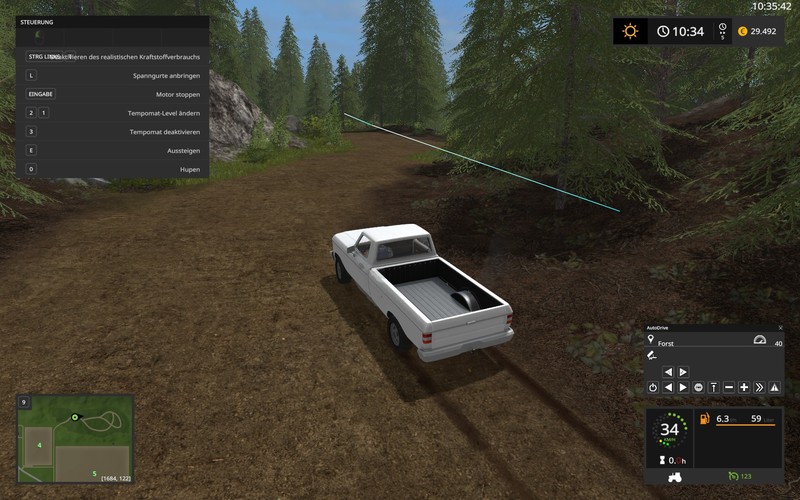This screenshot has height=500, width=800.
Task: Open the minimap
Action: tap(75, 438)
